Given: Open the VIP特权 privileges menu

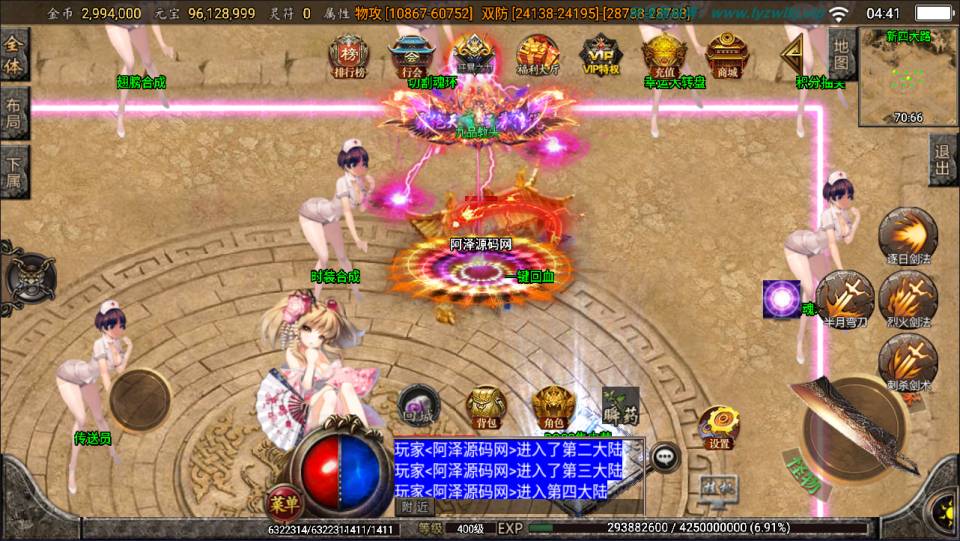Looking at the screenshot, I should coord(601,55).
